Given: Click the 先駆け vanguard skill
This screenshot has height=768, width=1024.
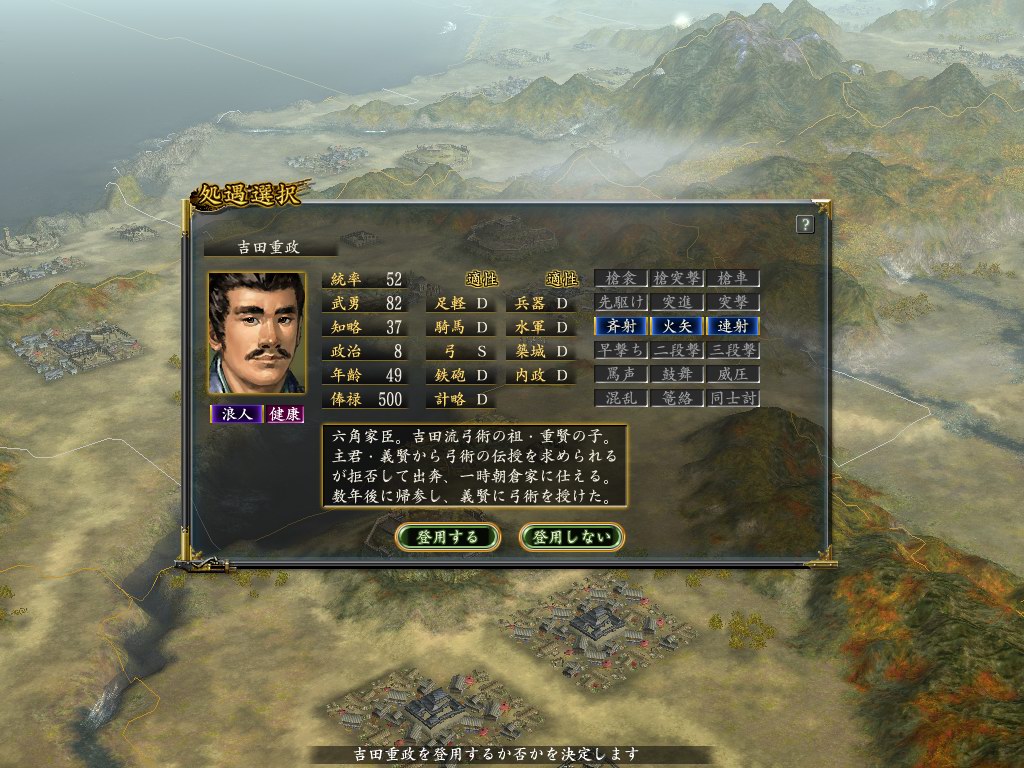Looking at the screenshot, I should click(620, 302).
